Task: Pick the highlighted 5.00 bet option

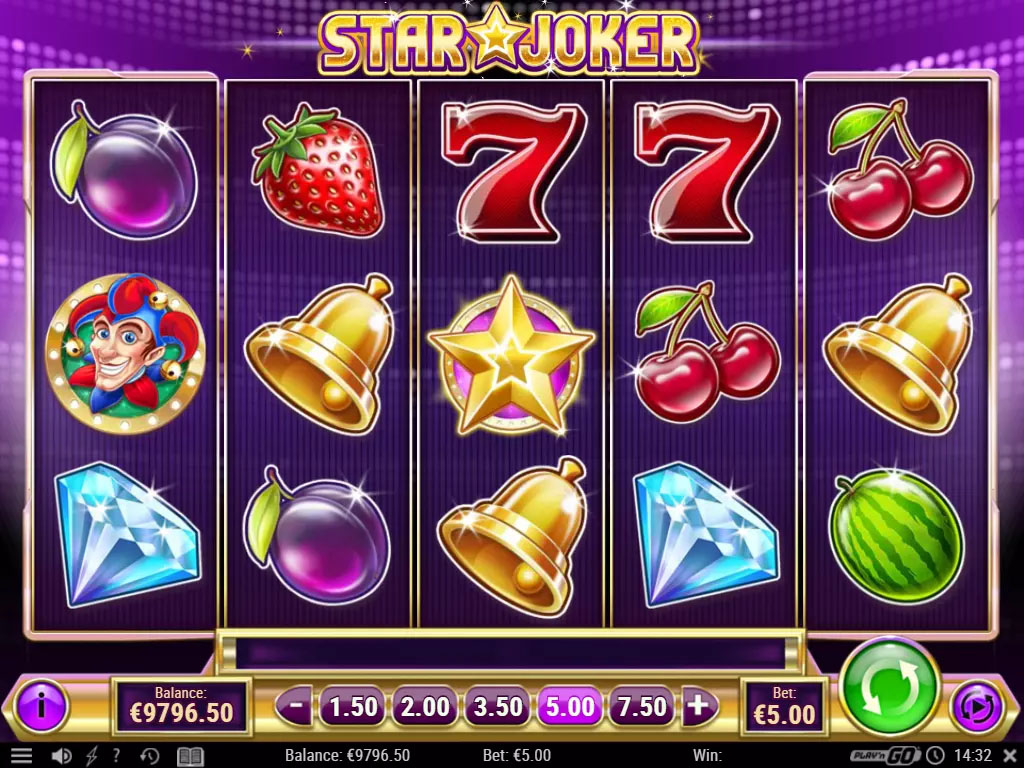Action: coord(570,707)
